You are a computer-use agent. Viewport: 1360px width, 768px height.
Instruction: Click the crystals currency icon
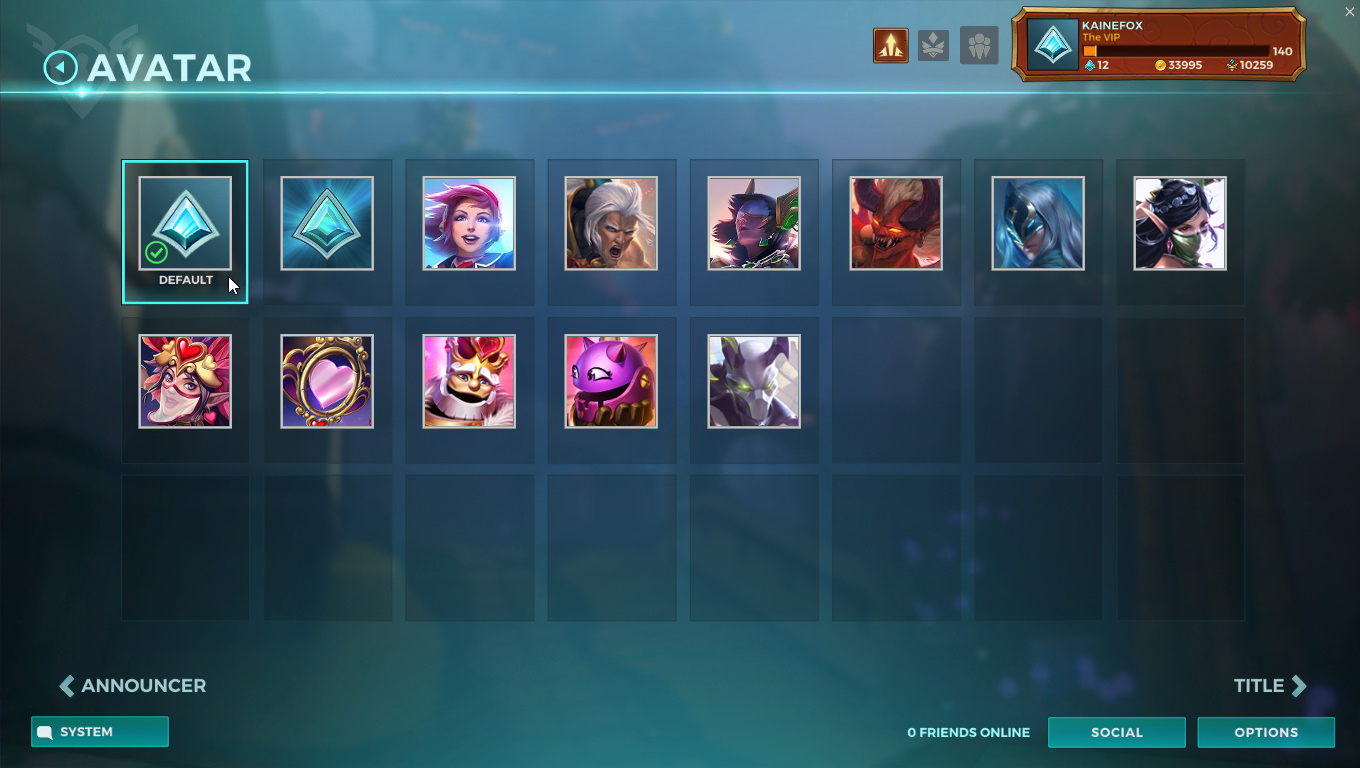pos(1091,65)
